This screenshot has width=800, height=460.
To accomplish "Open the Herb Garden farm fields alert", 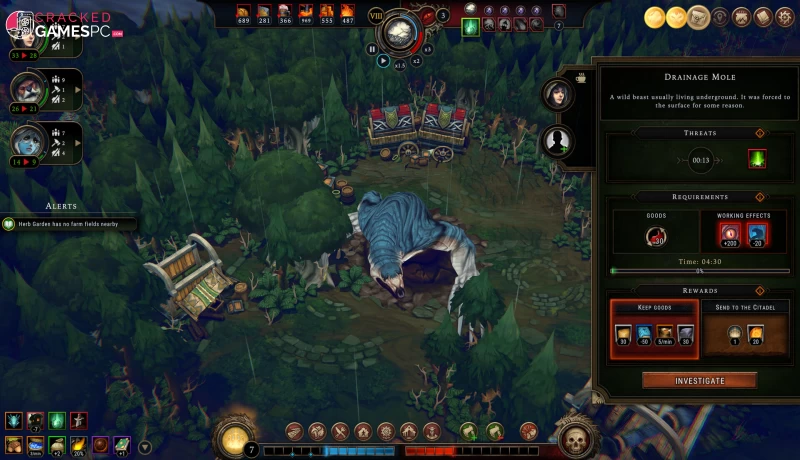I will pos(68,224).
